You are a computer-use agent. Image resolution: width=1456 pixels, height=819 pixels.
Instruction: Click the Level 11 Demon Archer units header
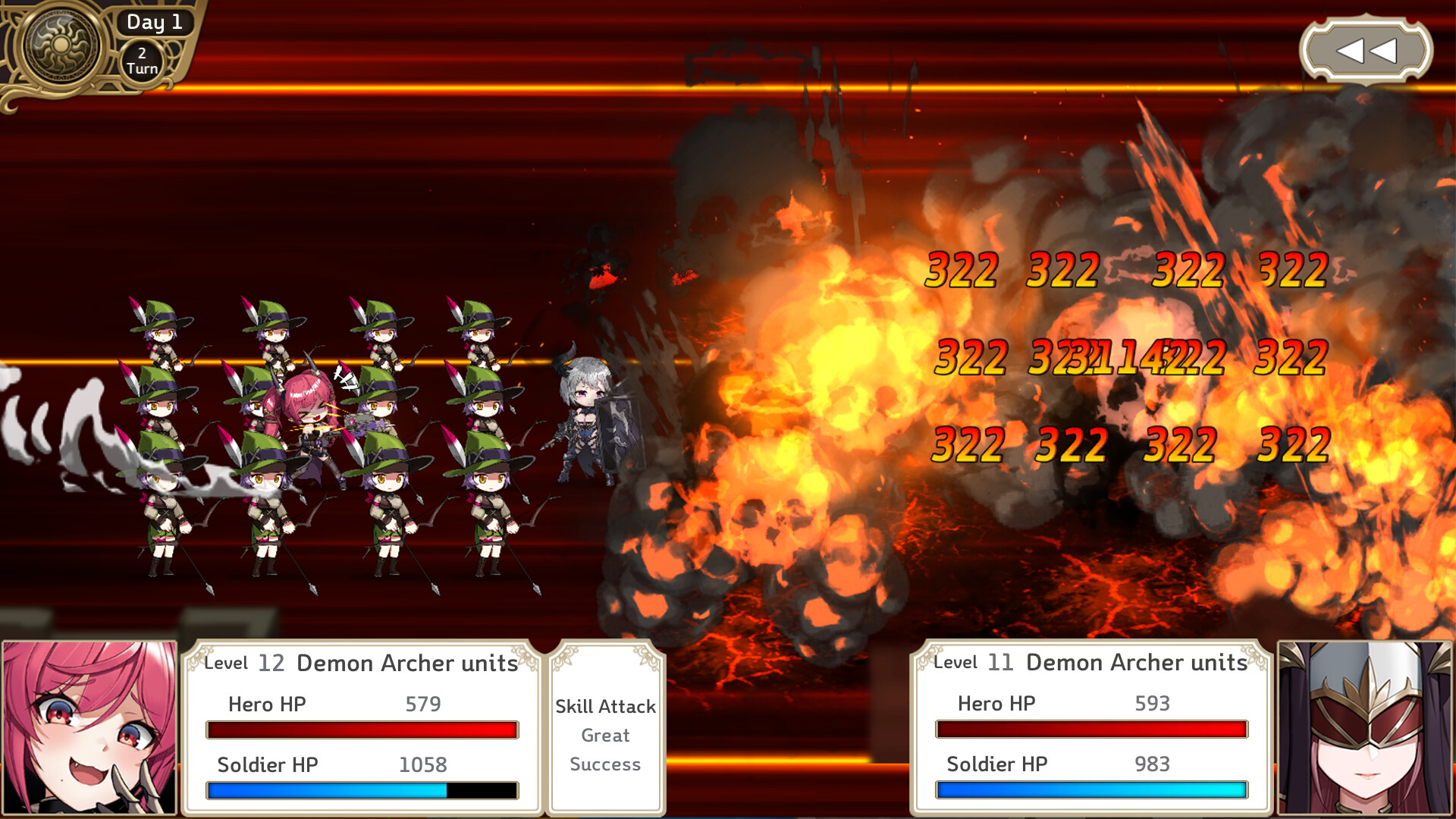click(x=1088, y=662)
